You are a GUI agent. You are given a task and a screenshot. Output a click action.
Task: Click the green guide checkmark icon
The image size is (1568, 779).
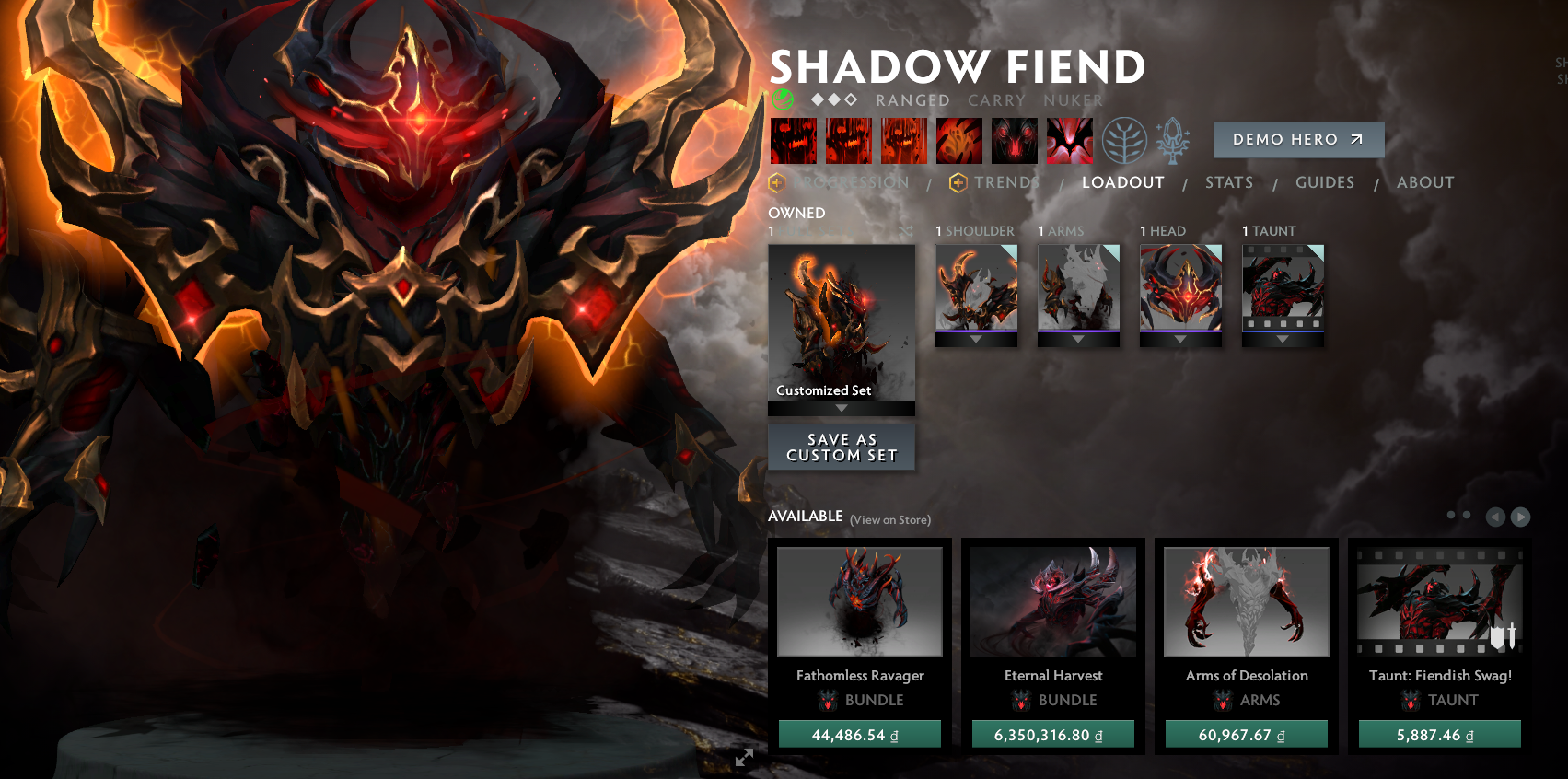click(784, 99)
